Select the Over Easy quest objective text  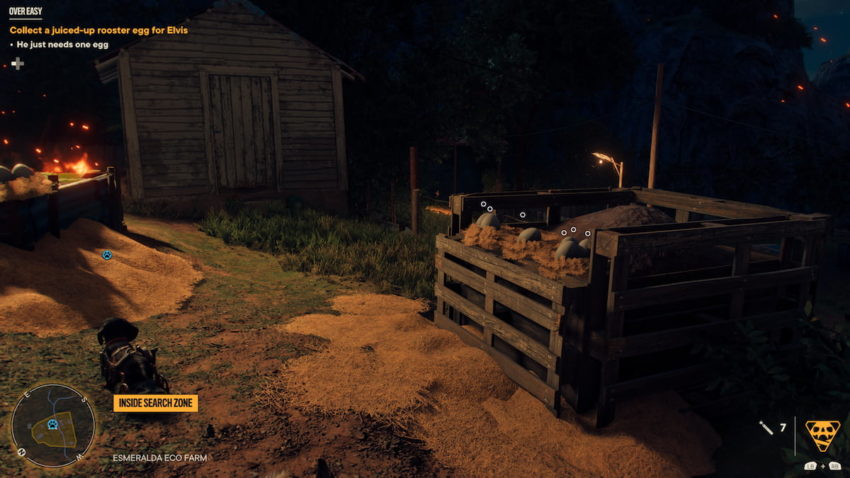[99, 30]
